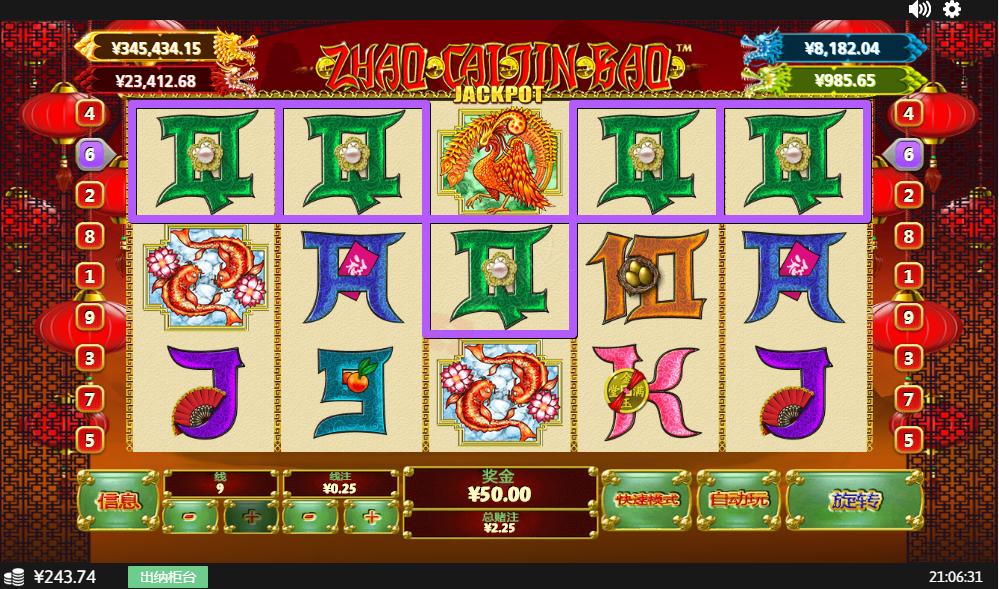Open the 信息 info paytable
Screen dimensions: 999x589
tap(117, 500)
